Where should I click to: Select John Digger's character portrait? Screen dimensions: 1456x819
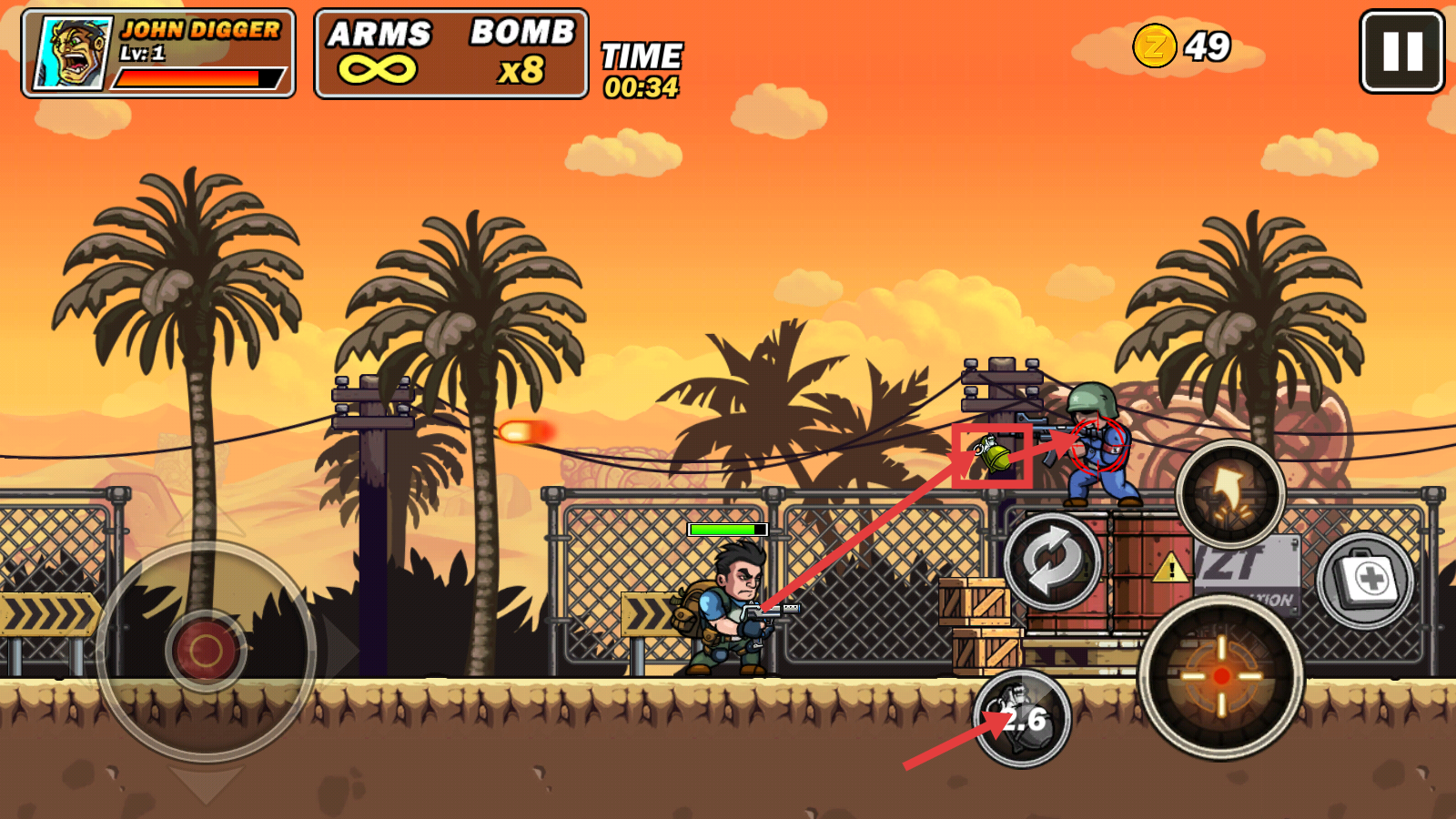coord(73,52)
